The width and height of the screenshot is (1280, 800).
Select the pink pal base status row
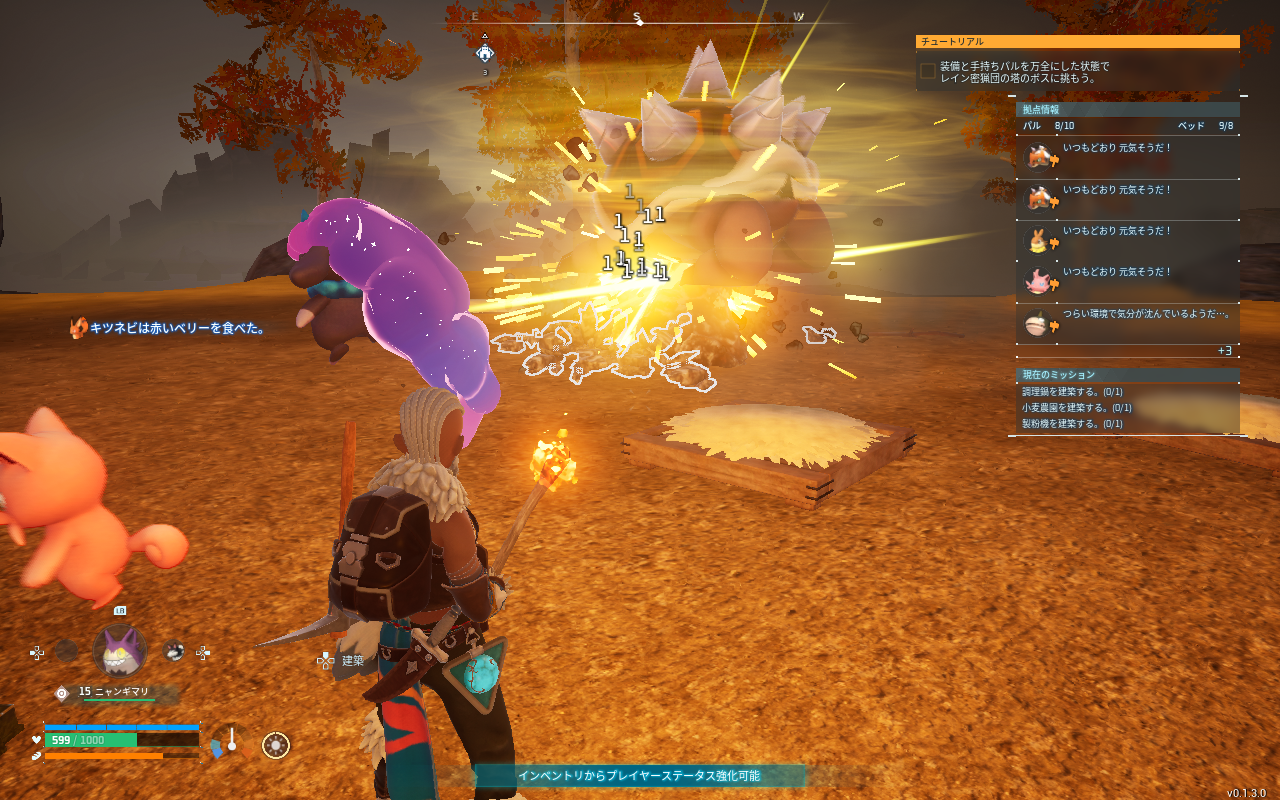coord(1127,281)
